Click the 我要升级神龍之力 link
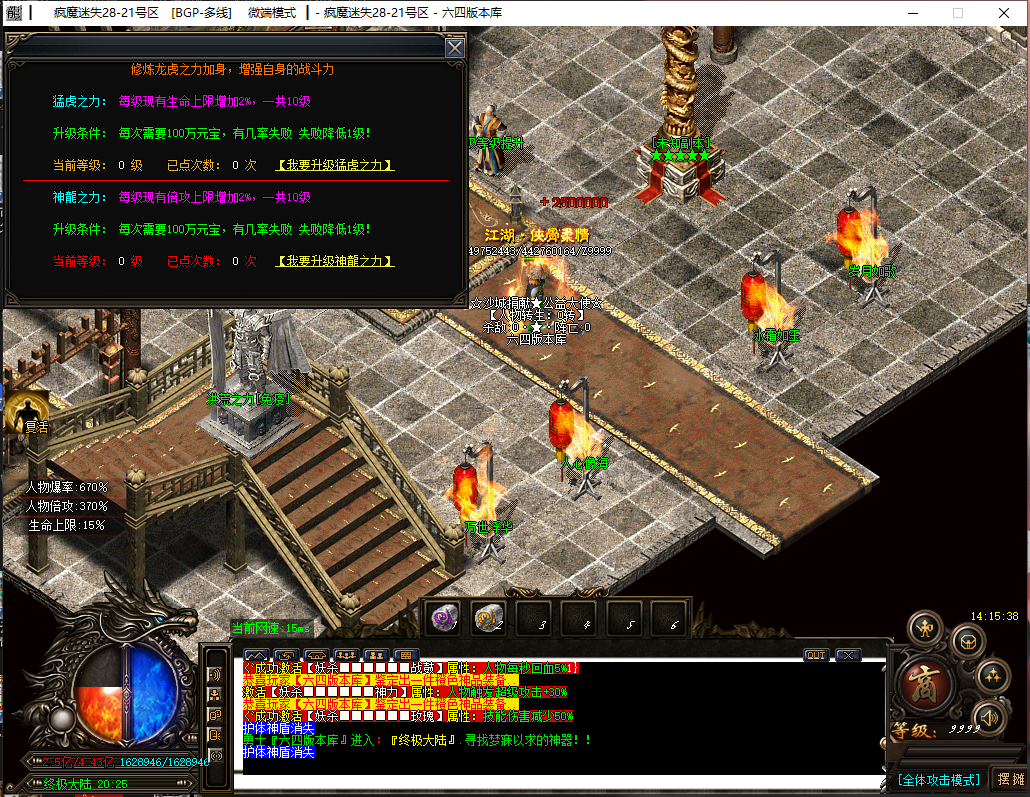 (x=335, y=261)
